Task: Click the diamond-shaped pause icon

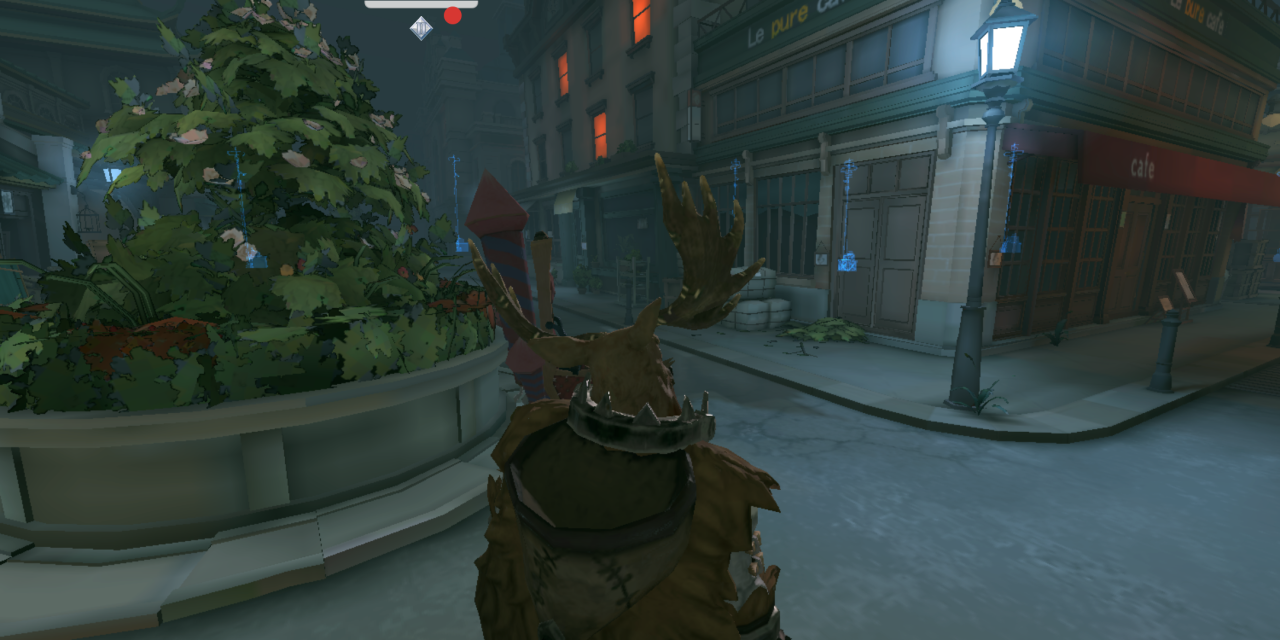Action: (421, 28)
